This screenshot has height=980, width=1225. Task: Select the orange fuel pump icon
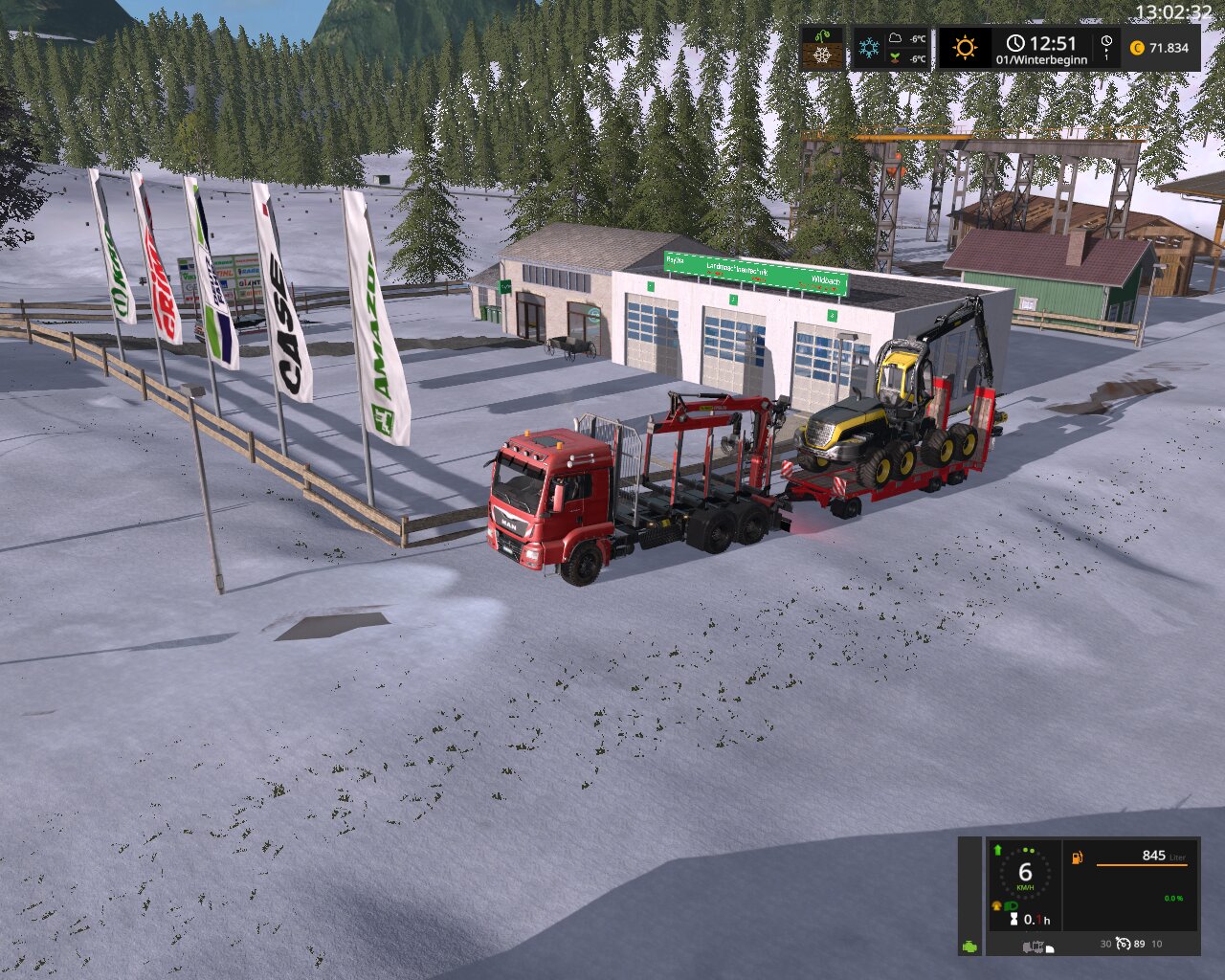pos(1078,857)
